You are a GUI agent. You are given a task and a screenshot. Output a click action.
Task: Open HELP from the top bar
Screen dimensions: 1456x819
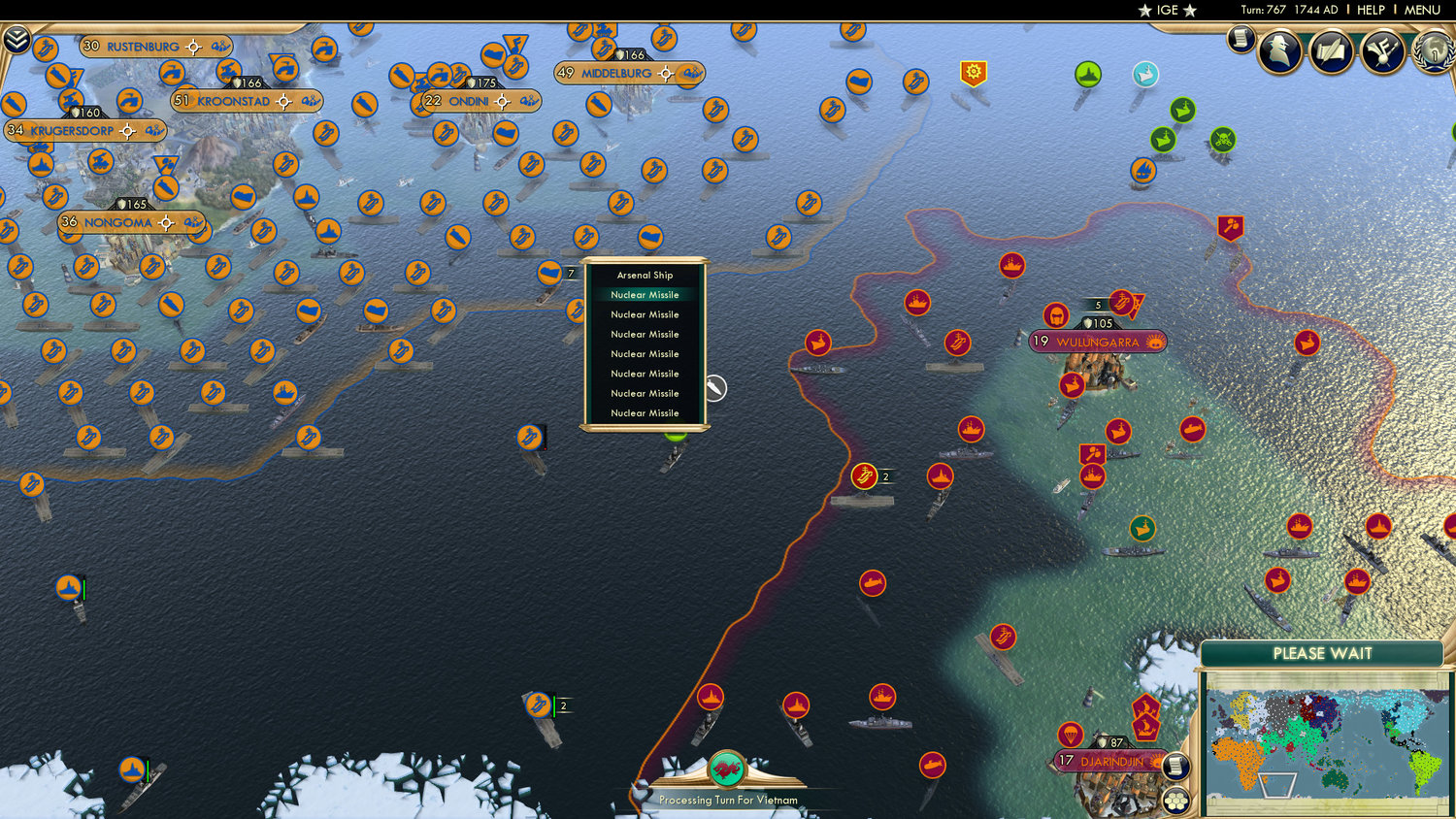click(1372, 11)
